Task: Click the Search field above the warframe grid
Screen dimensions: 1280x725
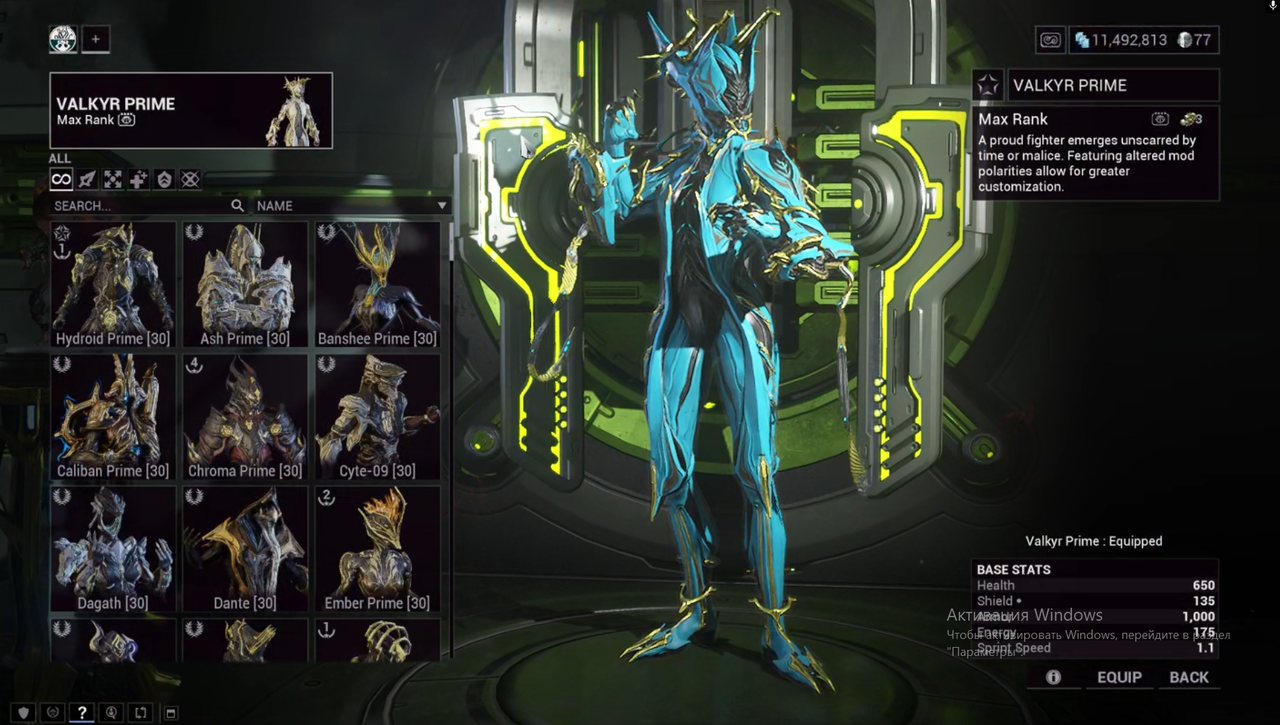Action: click(140, 206)
